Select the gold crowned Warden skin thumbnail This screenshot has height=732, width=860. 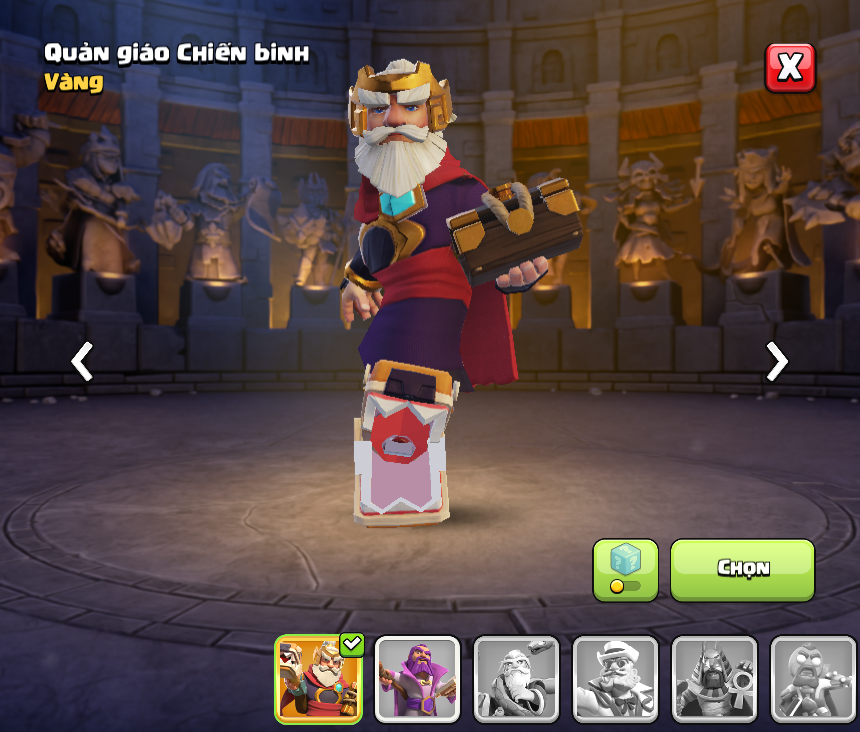pos(319,678)
